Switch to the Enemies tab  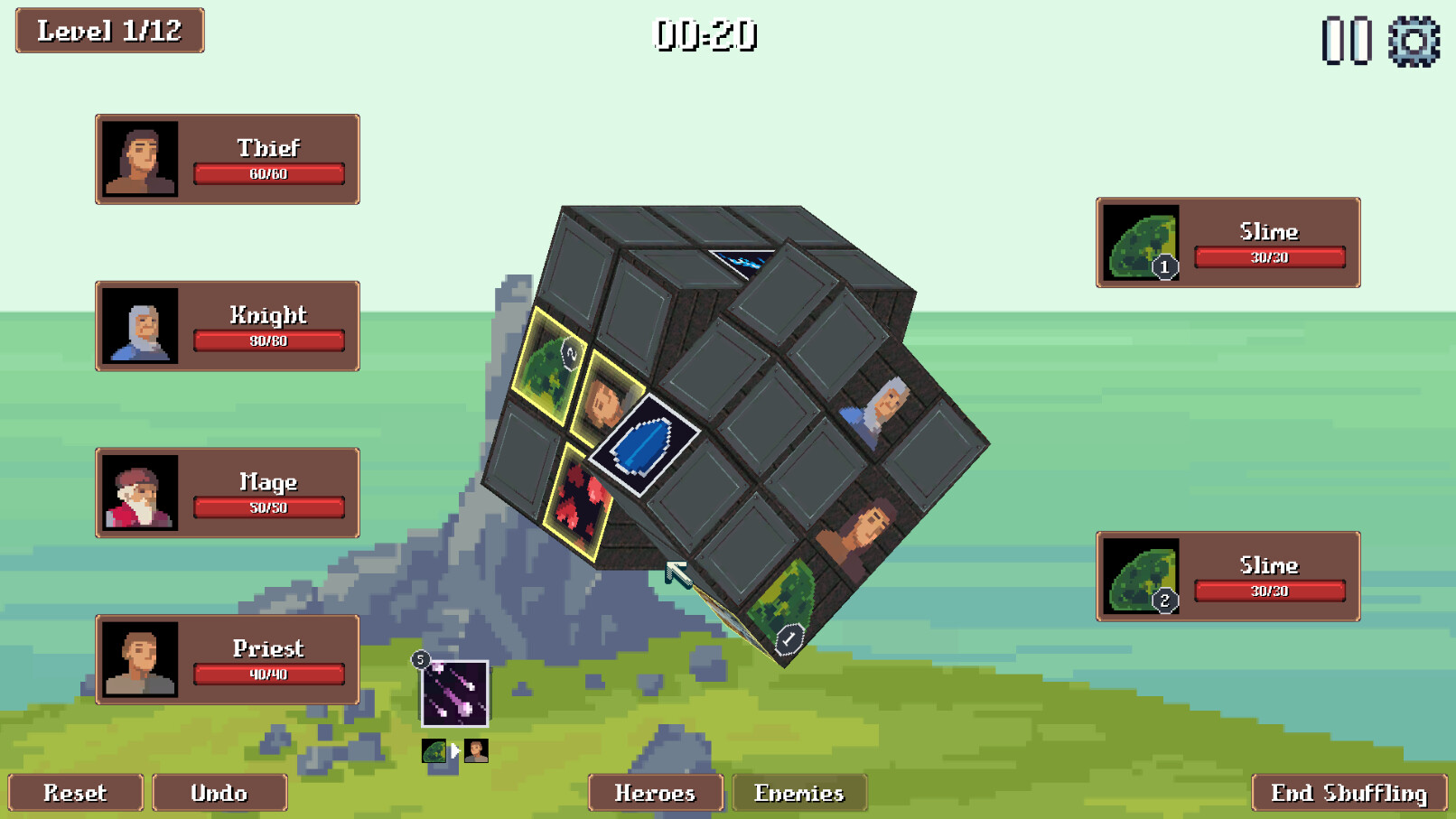(x=798, y=793)
